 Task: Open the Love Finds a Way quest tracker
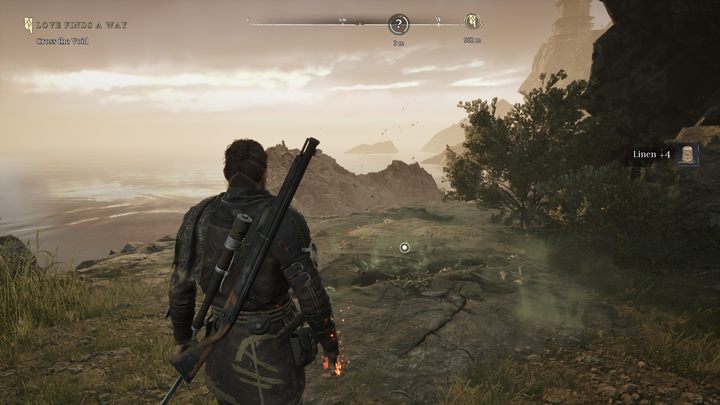click(x=83, y=25)
